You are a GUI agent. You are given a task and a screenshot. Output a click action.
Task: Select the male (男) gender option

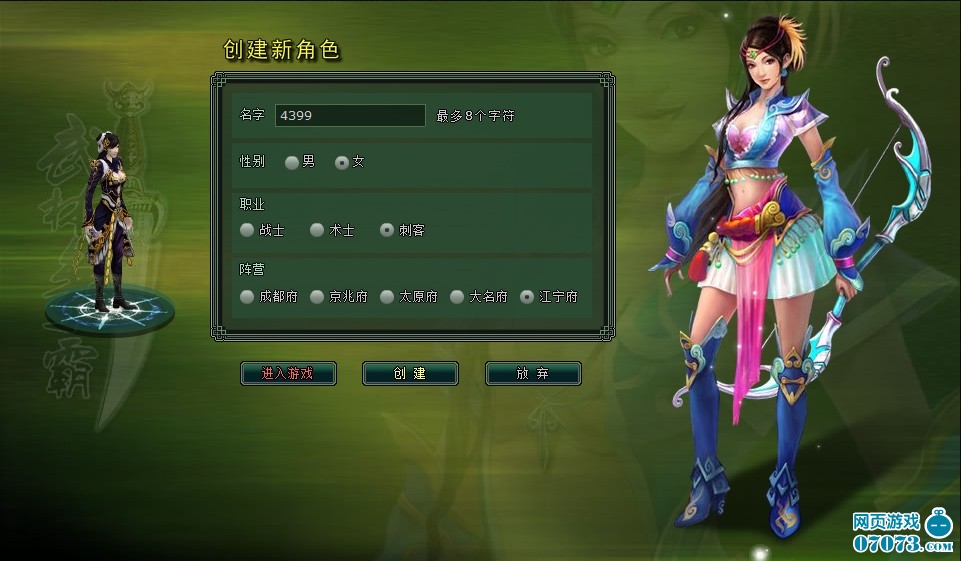coord(292,162)
